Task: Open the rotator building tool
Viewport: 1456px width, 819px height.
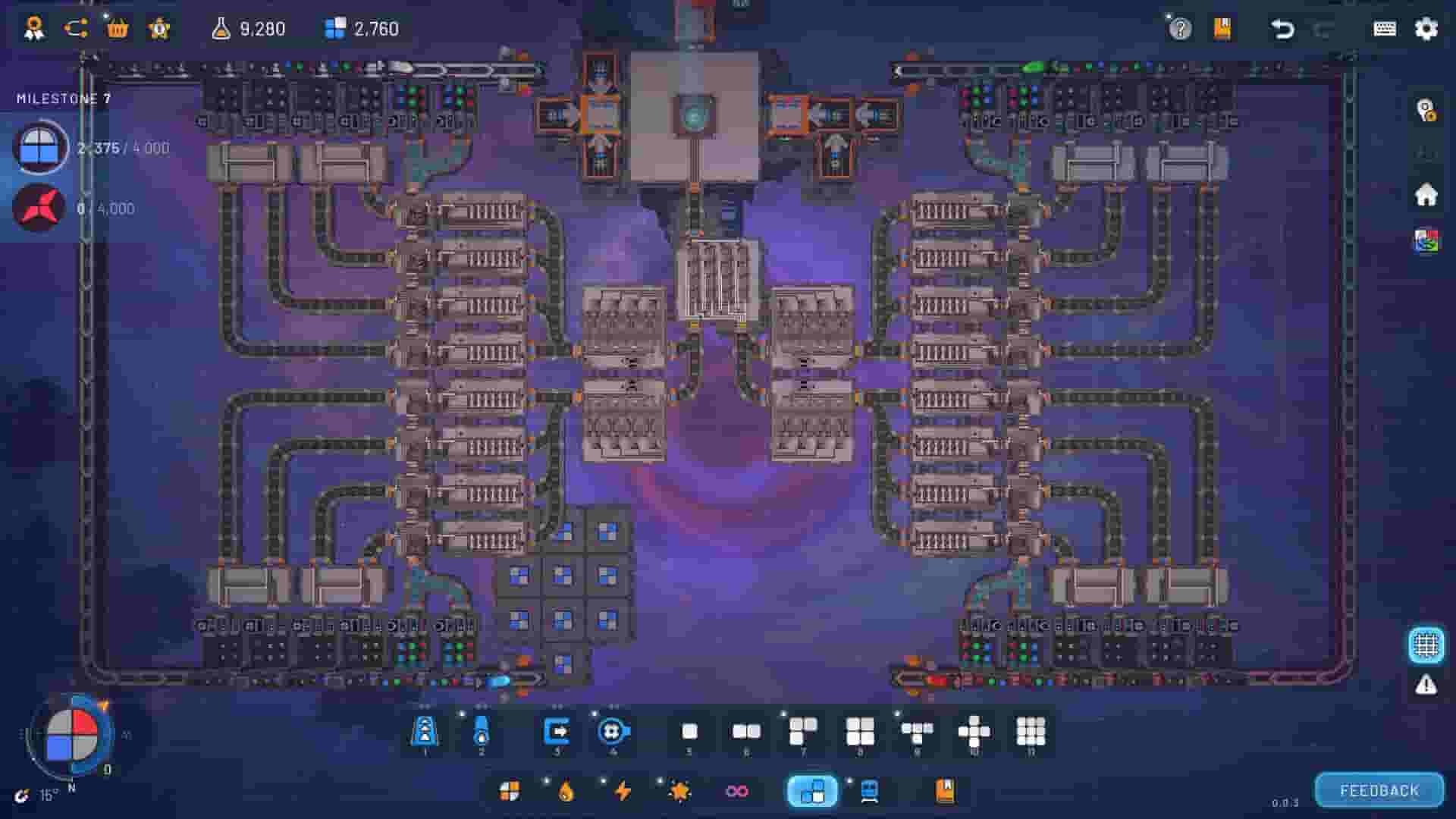Action: (x=613, y=732)
